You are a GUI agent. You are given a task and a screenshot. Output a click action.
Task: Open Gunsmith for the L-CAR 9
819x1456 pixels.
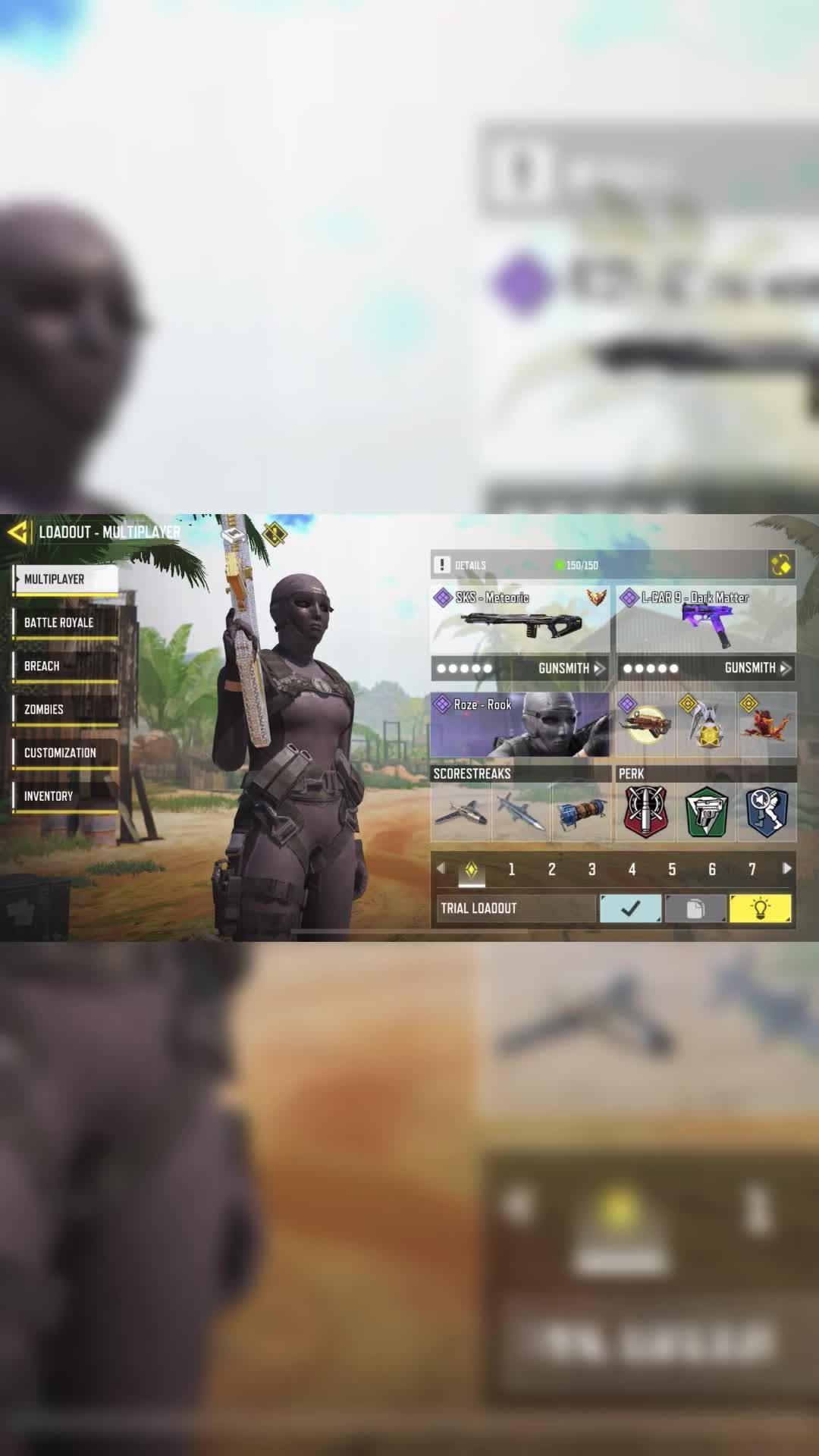click(757, 668)
